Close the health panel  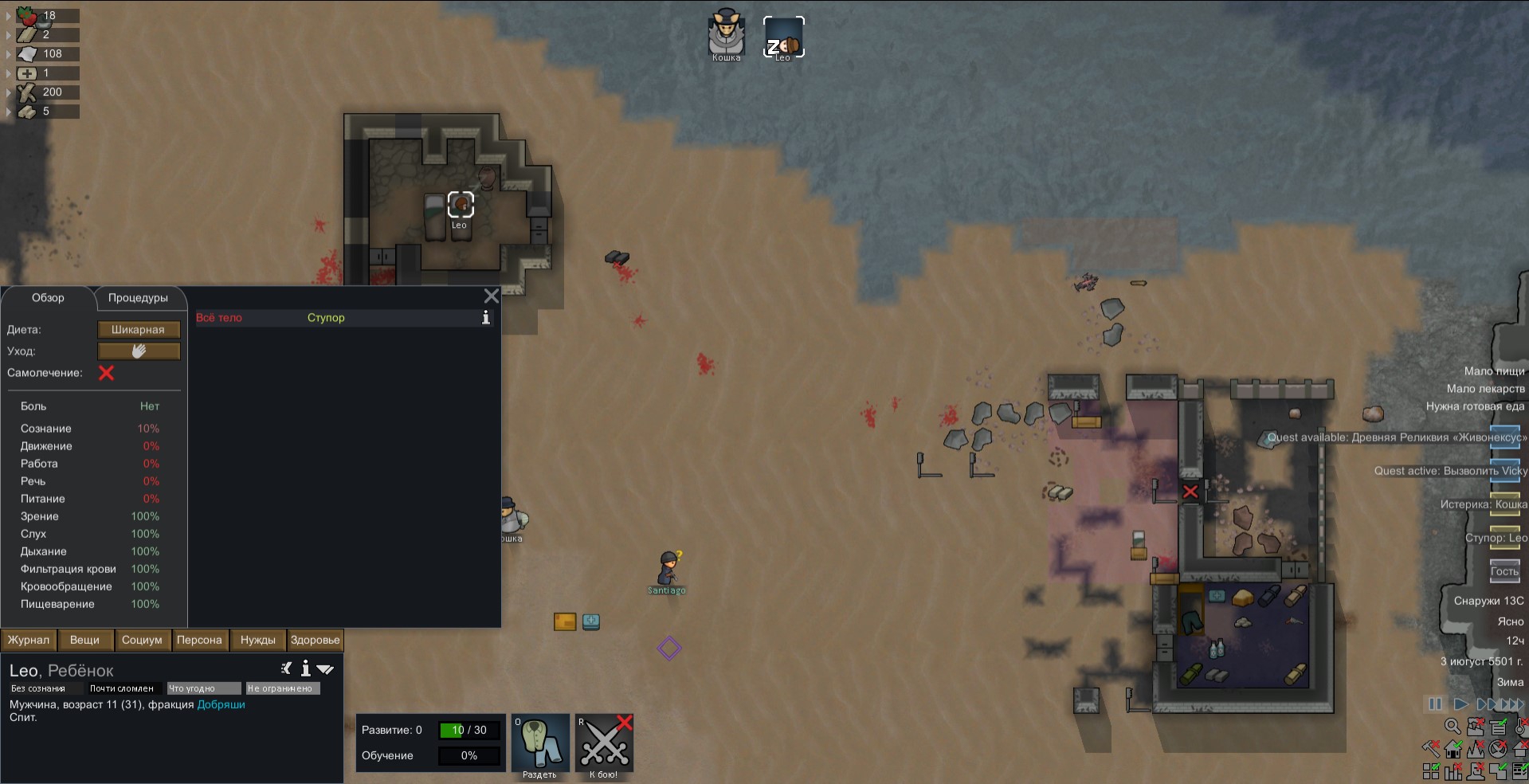coord(492,296)
